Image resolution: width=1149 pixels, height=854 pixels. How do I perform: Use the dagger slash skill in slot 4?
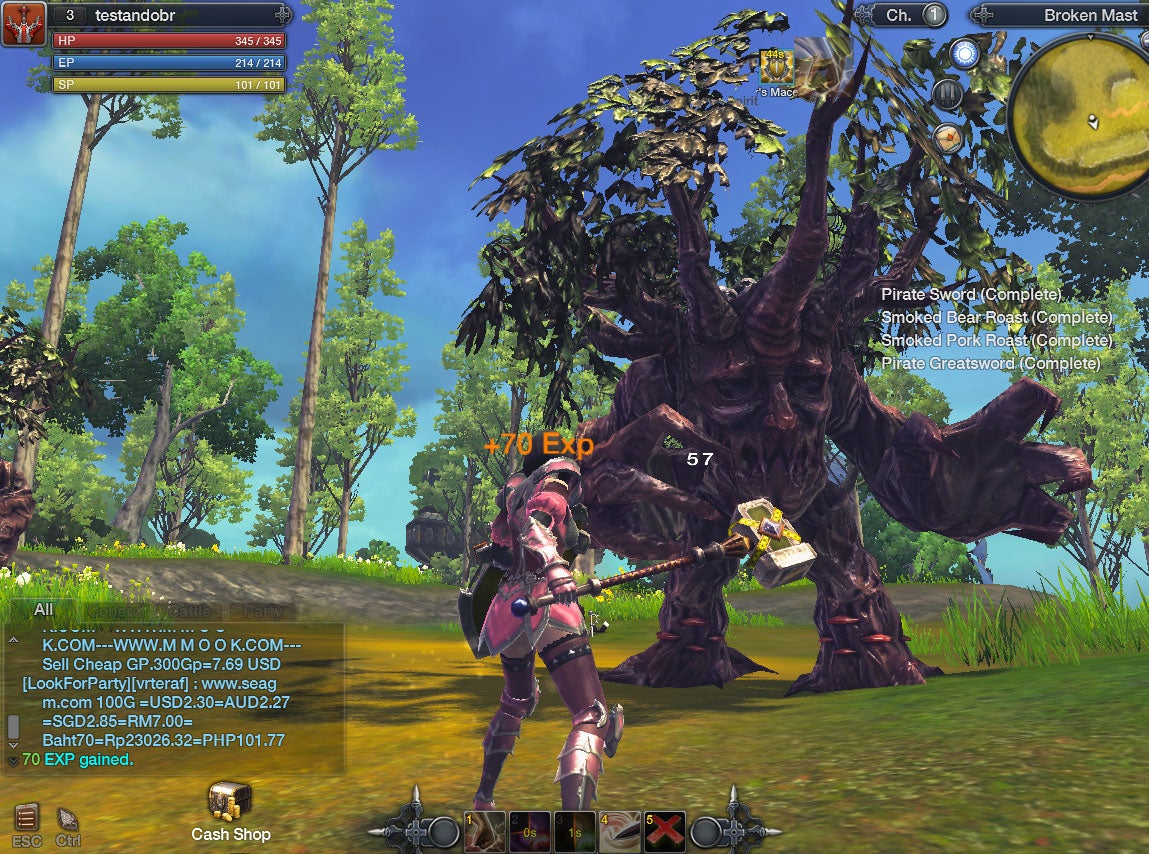tap(620, 831)
